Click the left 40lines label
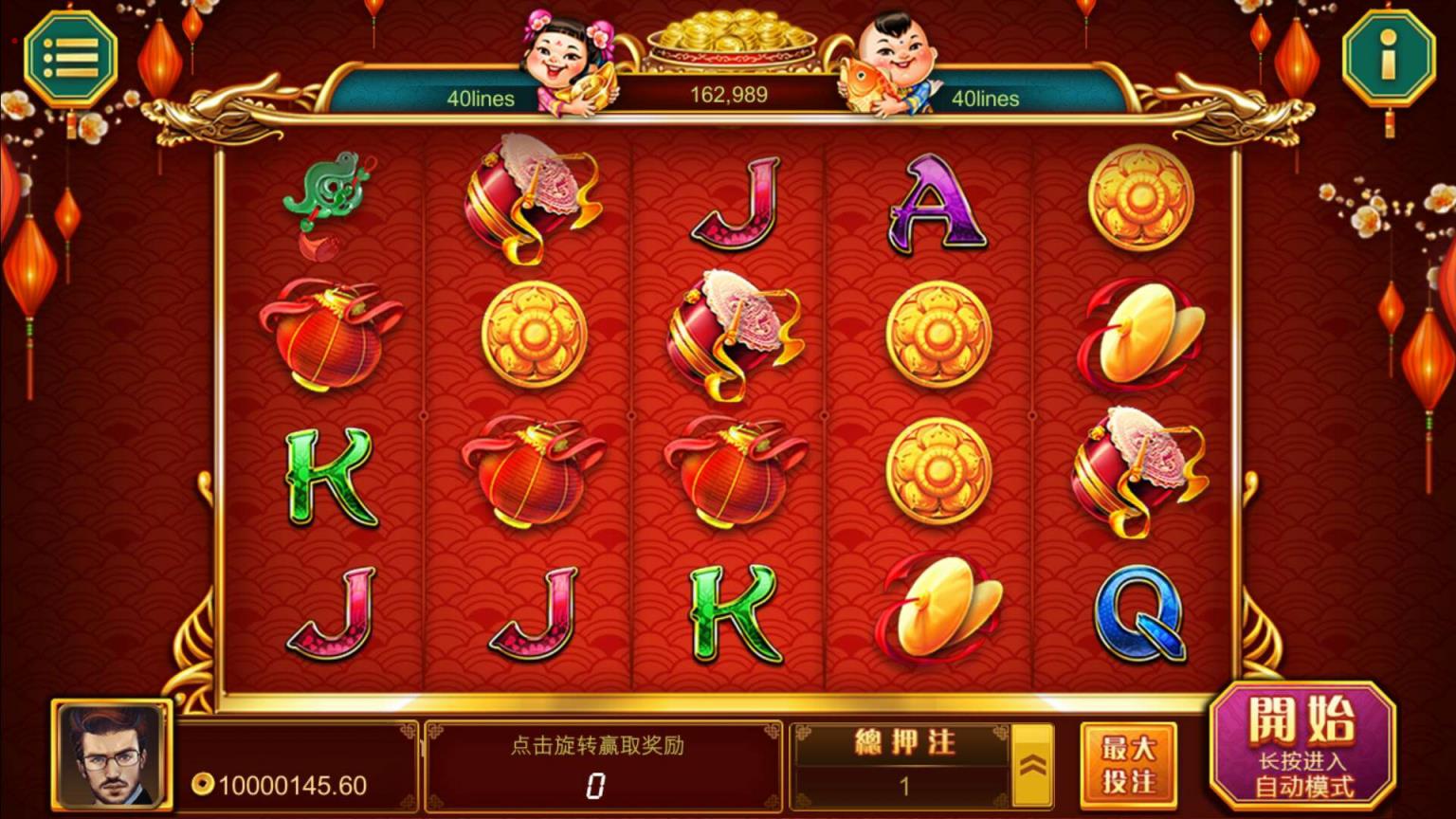Viewport: 1456px width, 819px height. click(482, 99)
